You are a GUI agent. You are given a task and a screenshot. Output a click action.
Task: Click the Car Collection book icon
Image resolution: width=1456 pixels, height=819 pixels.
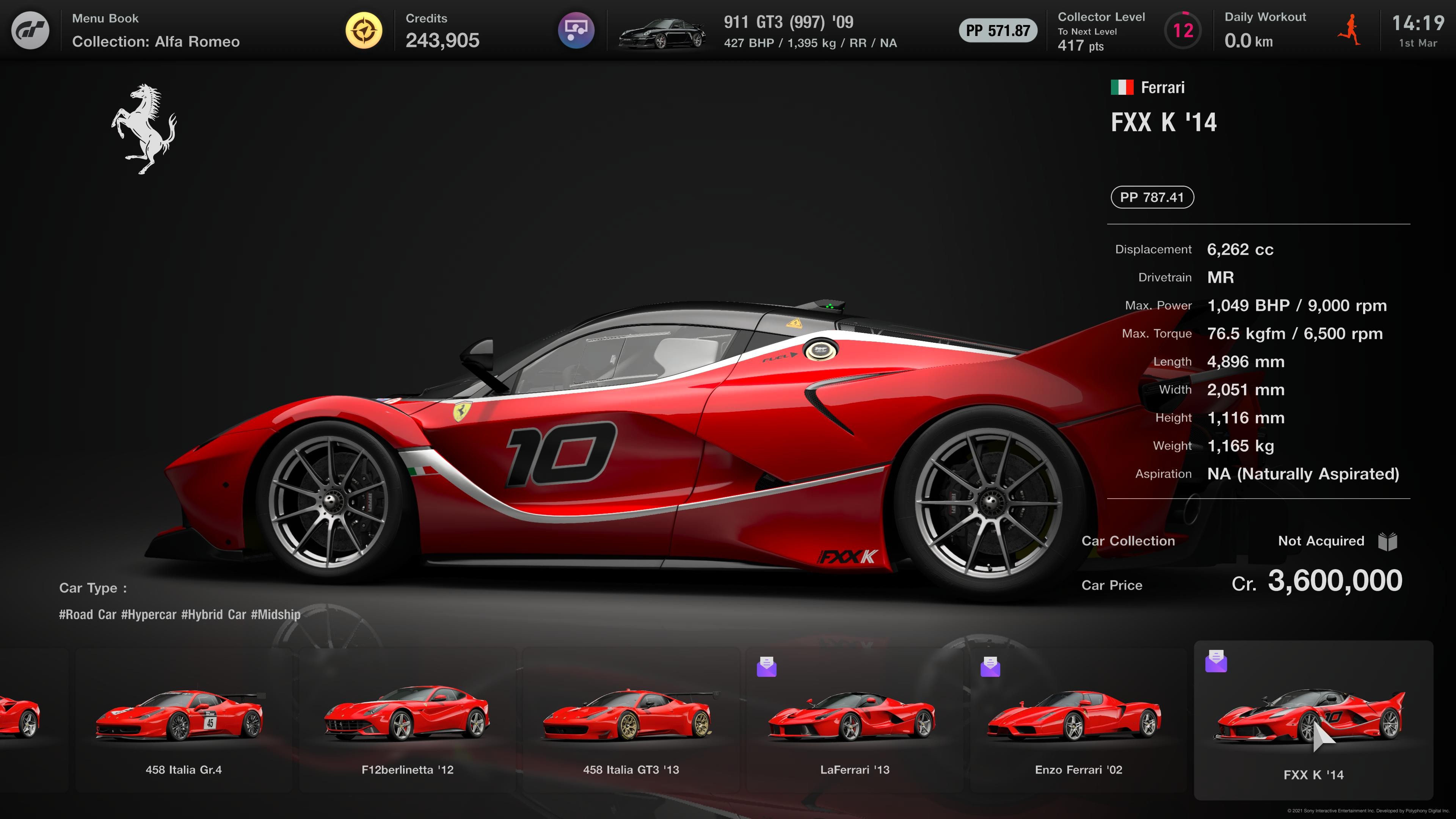pos(1387,541)
